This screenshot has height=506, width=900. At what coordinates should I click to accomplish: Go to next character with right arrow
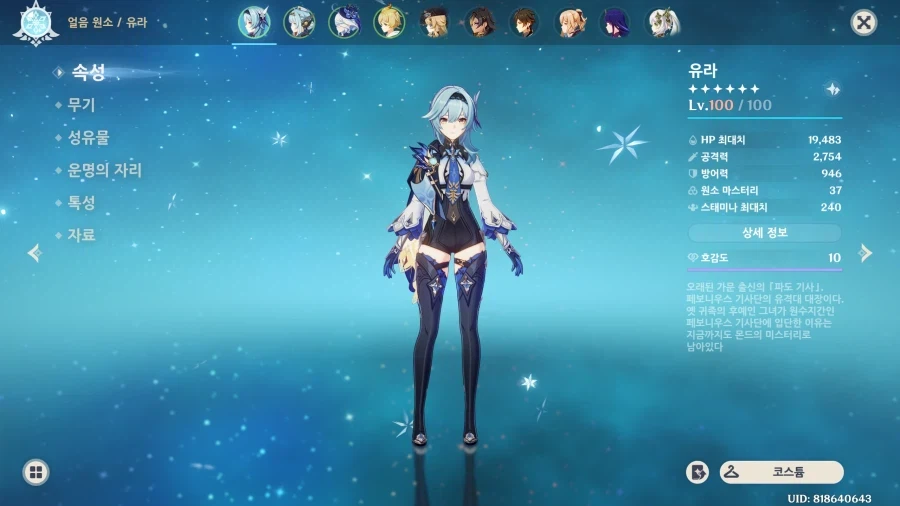tap(866, 253)
